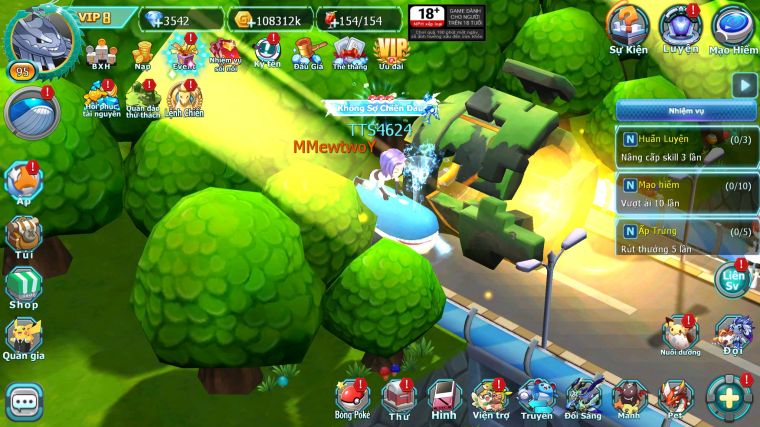Open the Shop icon

23,286
